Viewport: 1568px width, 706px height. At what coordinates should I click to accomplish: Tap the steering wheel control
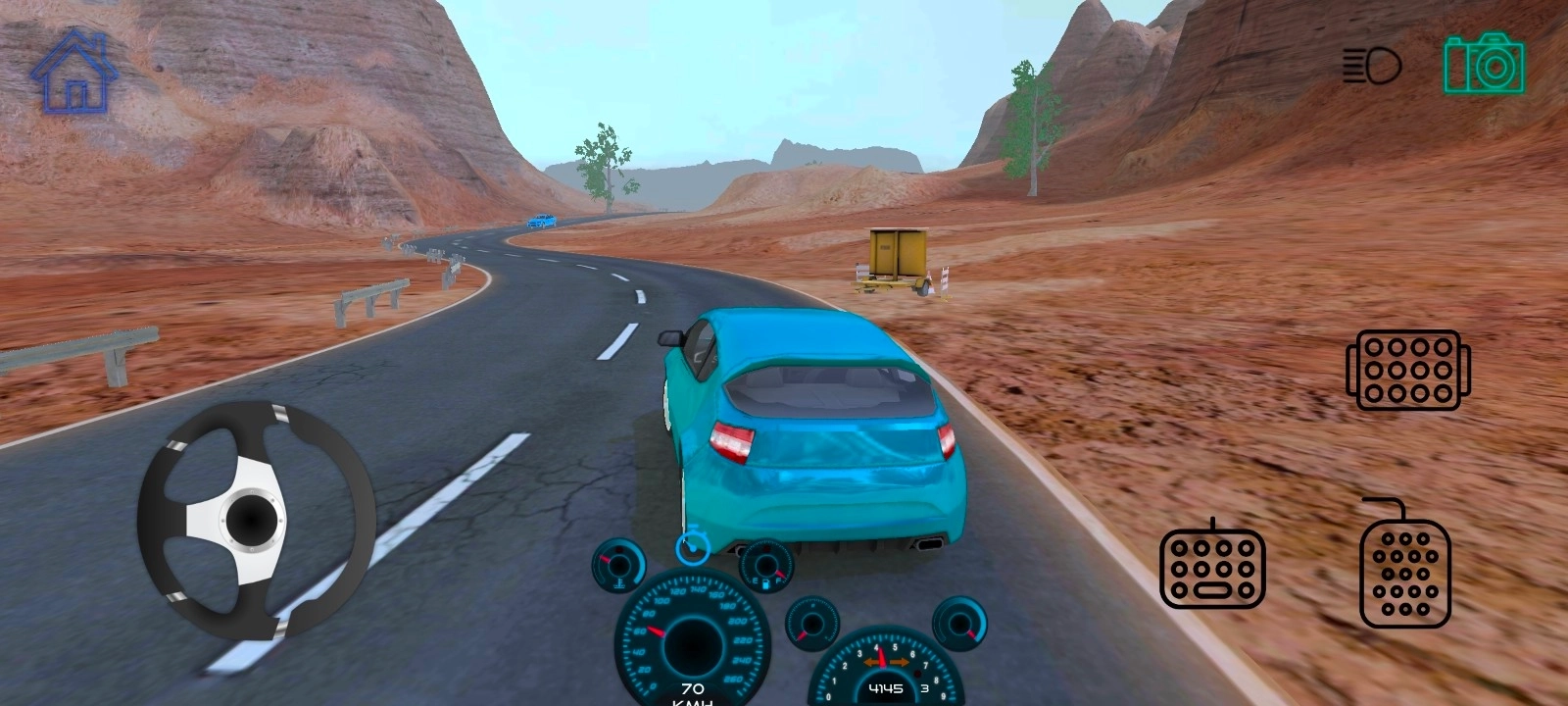pos(256,519)
